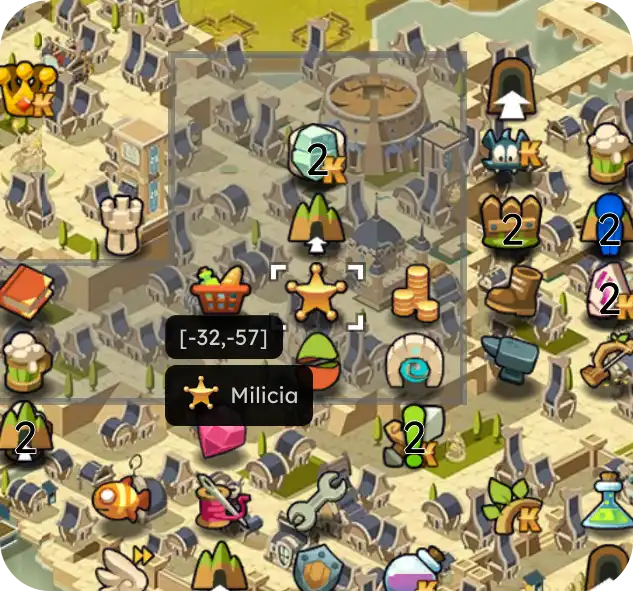Click the gold crown marker
This screenshot has width=633, height=591.
pyautogui.click(x=22, y=90)
